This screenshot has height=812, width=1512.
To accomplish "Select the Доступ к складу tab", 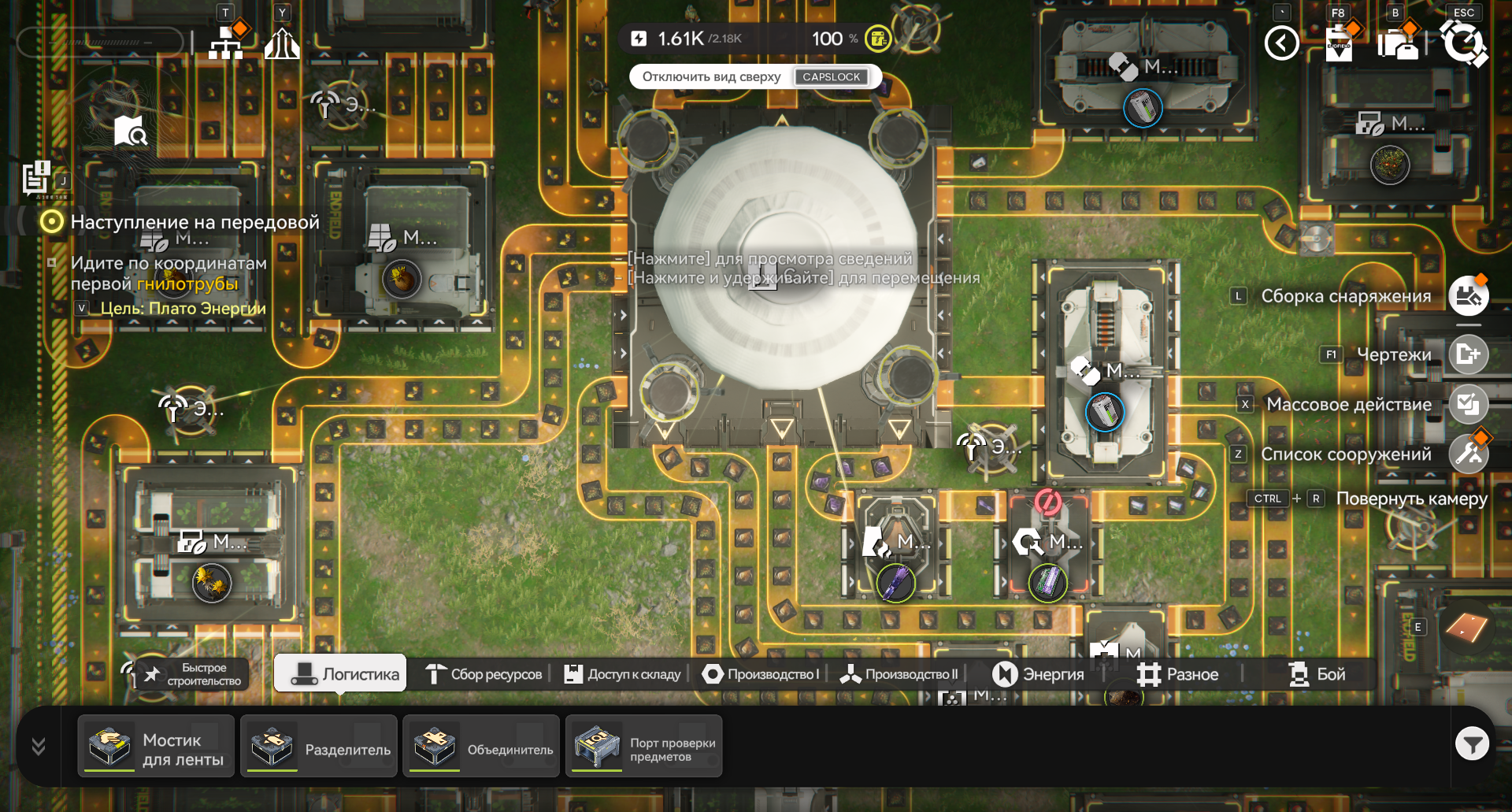I will coord(623,674).
